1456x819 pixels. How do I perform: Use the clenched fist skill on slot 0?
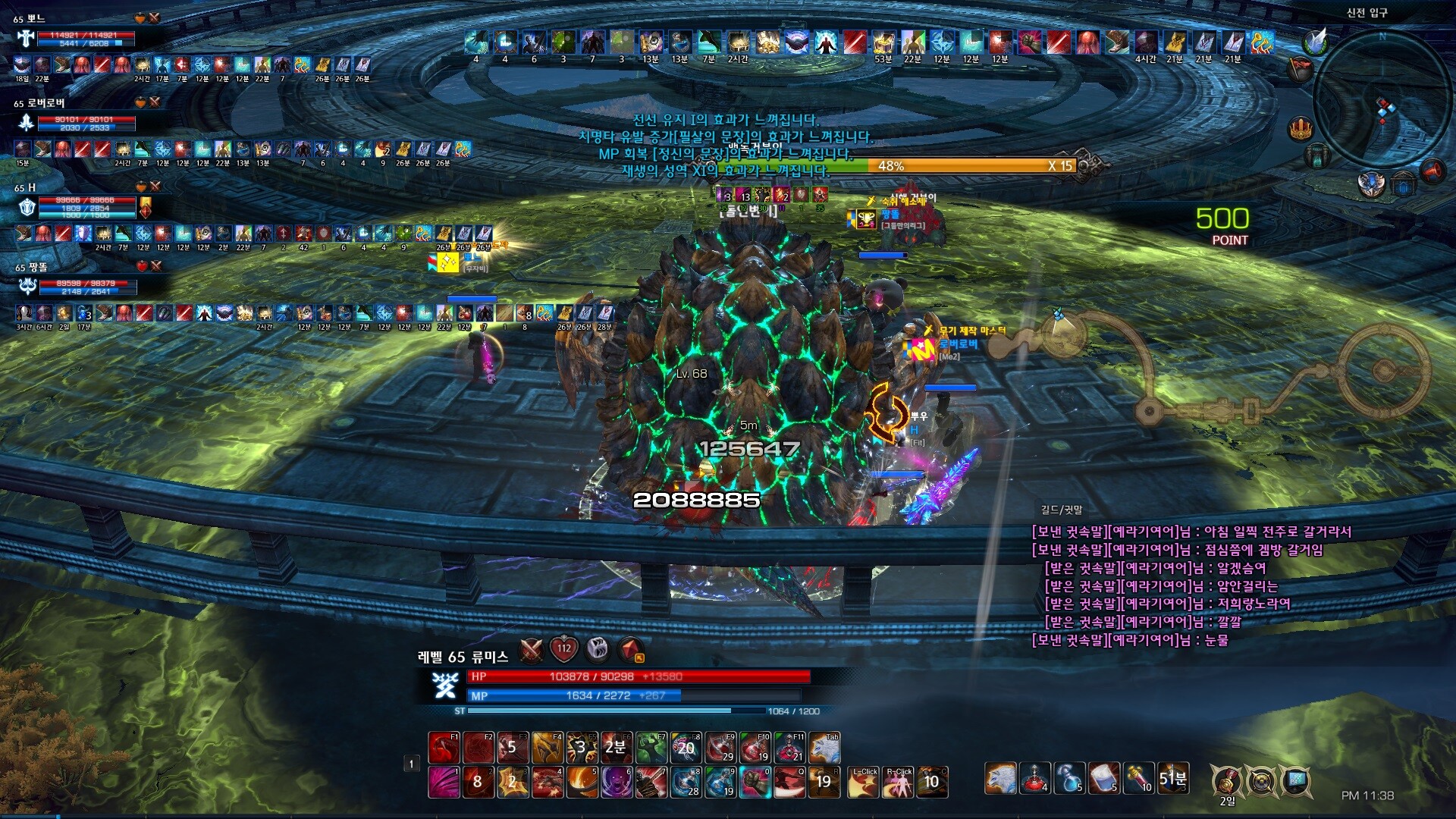coord(755,782)
